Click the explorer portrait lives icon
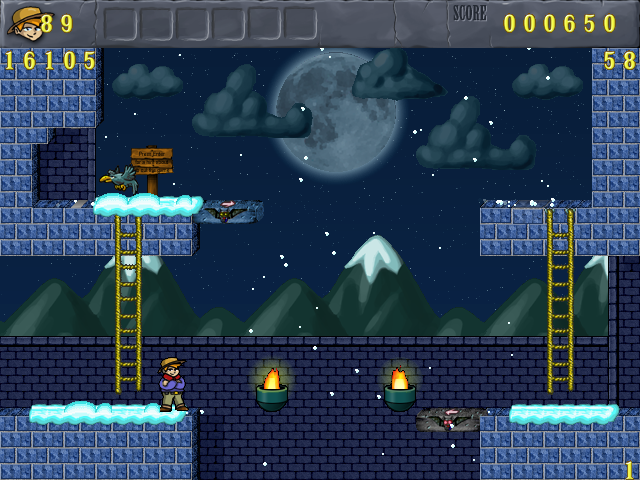640x480 pixels. [24, 21]
